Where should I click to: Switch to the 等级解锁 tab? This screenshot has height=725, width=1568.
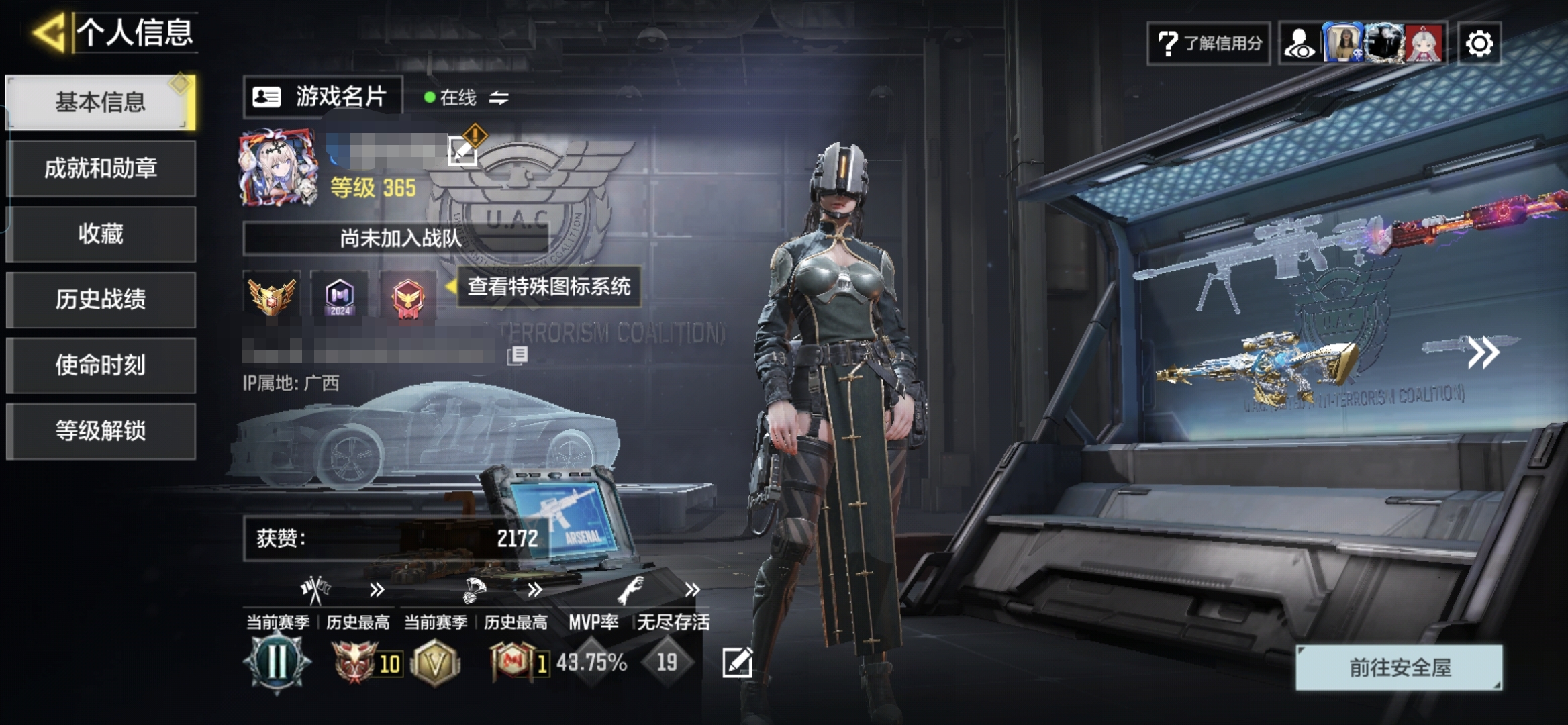point(101,431)
